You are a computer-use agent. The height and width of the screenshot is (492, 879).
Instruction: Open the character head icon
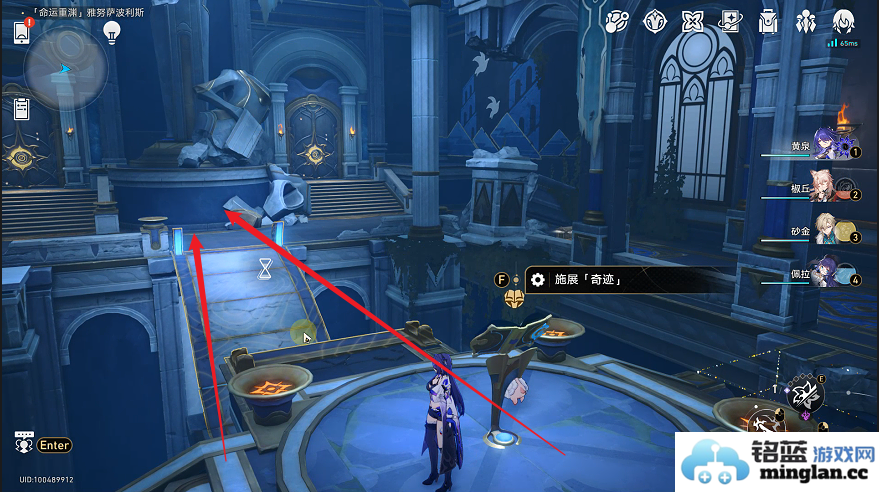coord(843,21)
